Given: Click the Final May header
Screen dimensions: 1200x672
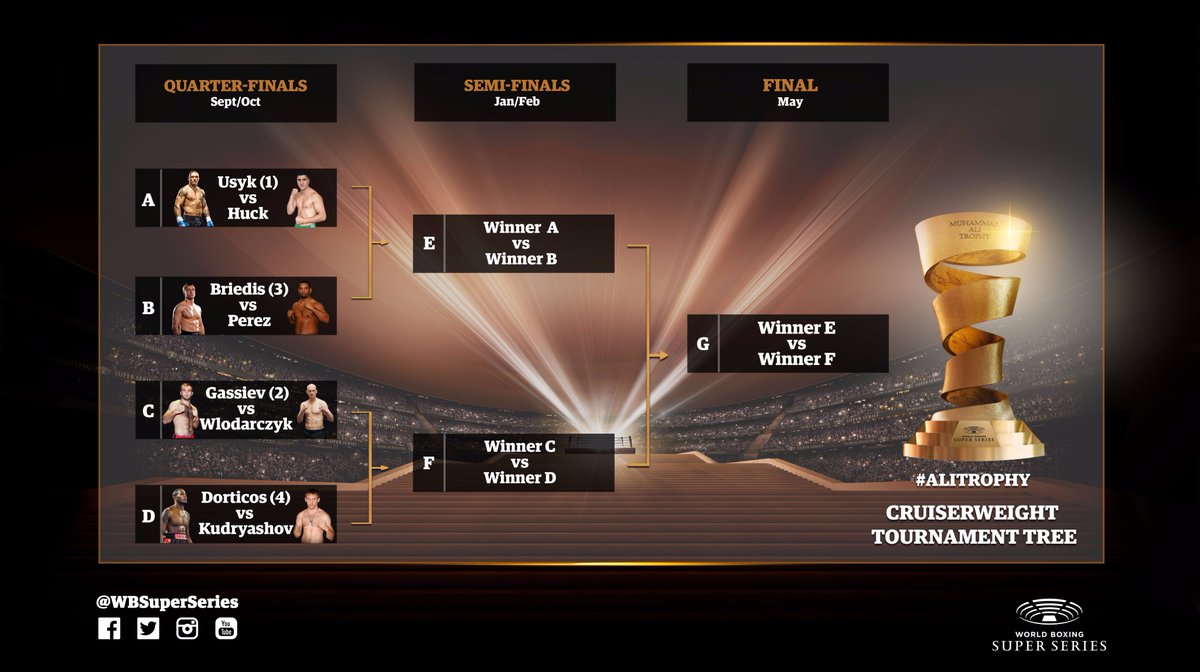Looking at the screenshot, I should click(x=788, y=93).
